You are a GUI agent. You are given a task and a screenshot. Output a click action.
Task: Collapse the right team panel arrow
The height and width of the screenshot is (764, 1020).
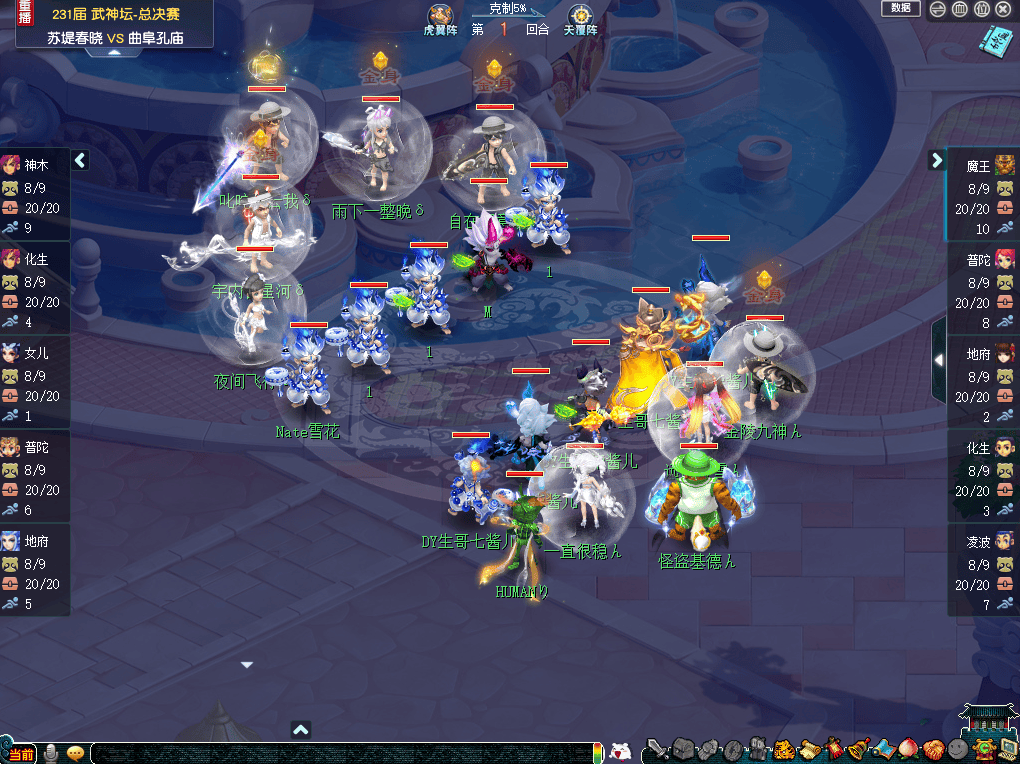coord(937,160)
